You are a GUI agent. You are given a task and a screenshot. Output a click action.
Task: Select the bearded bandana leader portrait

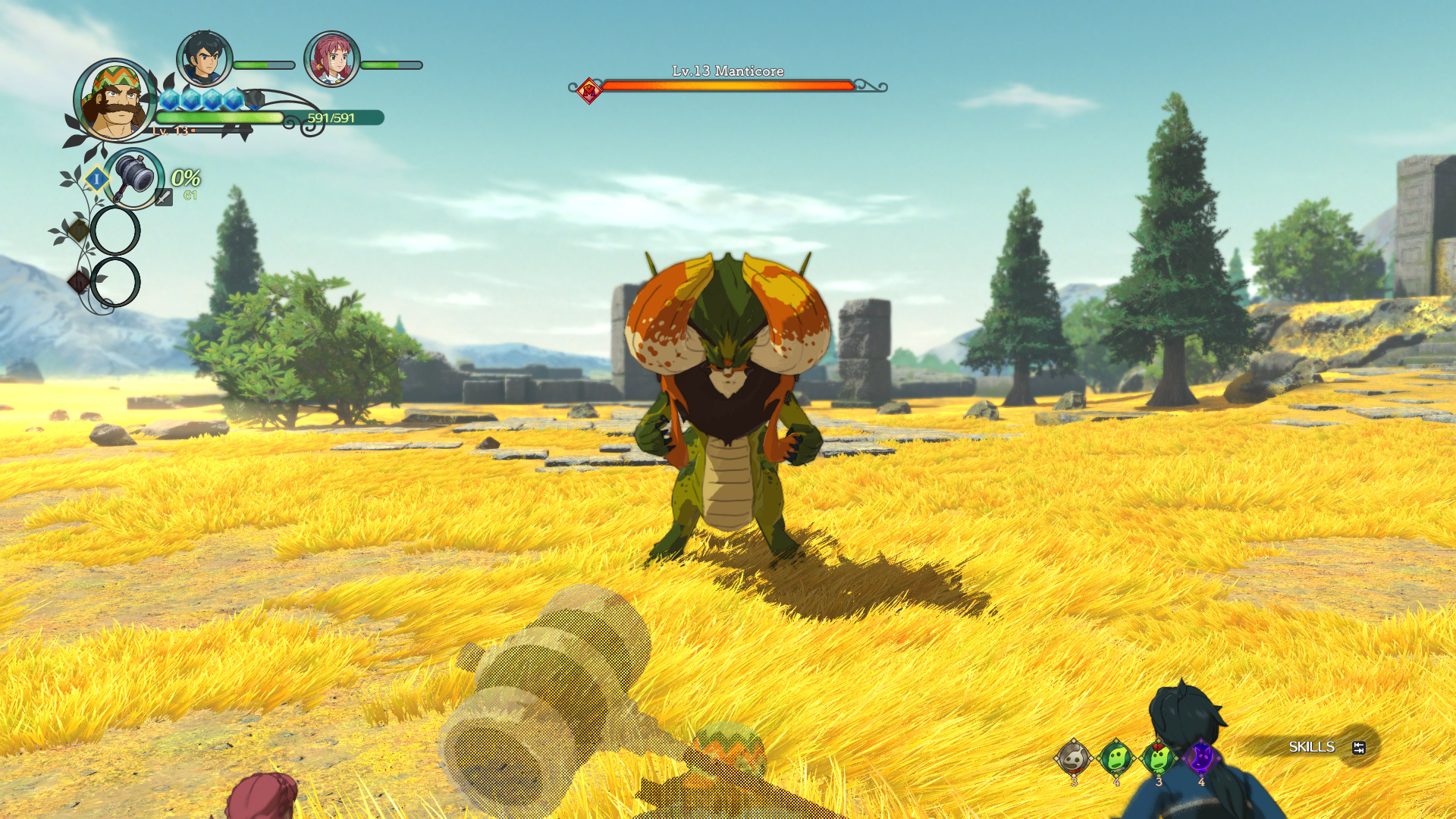click(x=115, y=101)
